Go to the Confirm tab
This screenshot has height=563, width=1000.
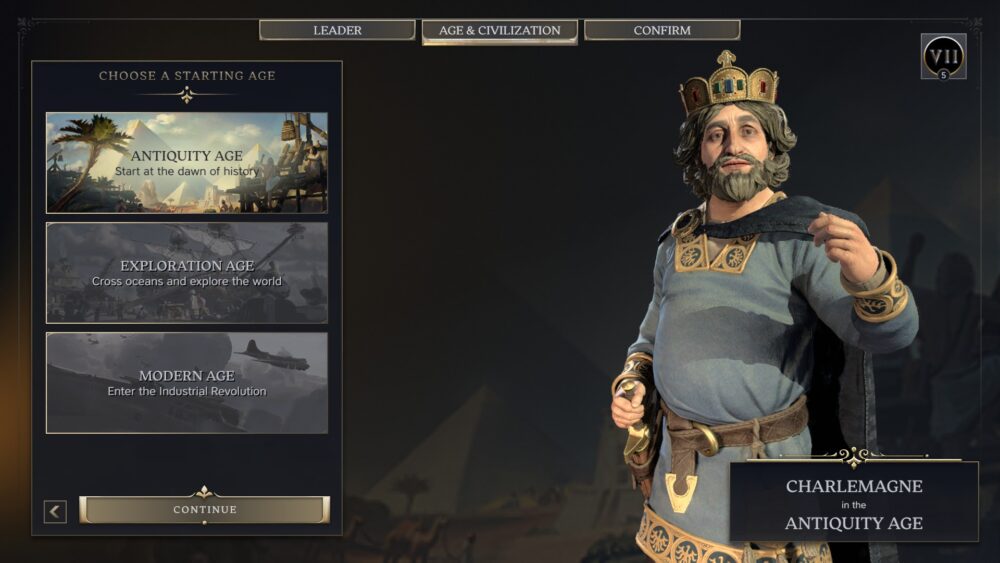pos(662,30)
